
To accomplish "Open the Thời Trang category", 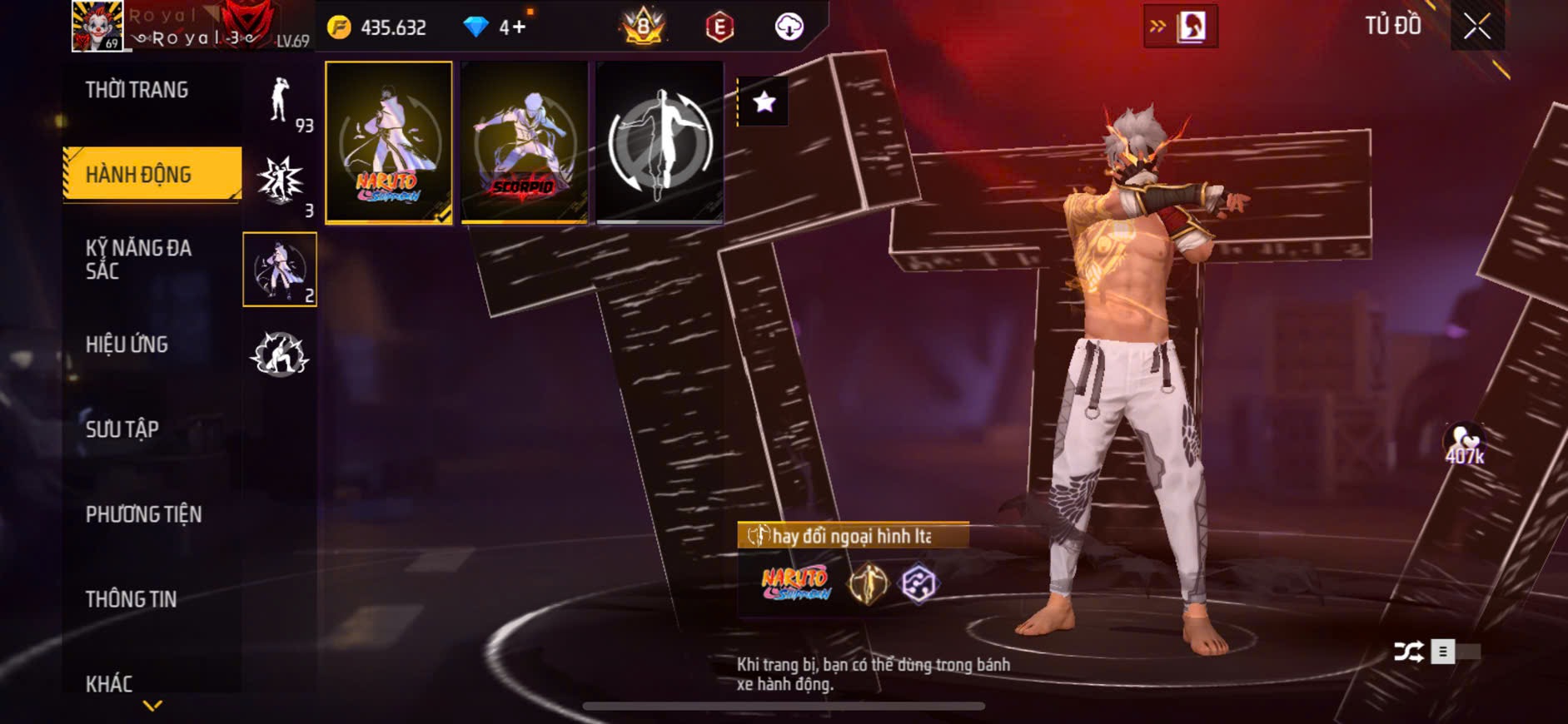I will pos(137,90).
